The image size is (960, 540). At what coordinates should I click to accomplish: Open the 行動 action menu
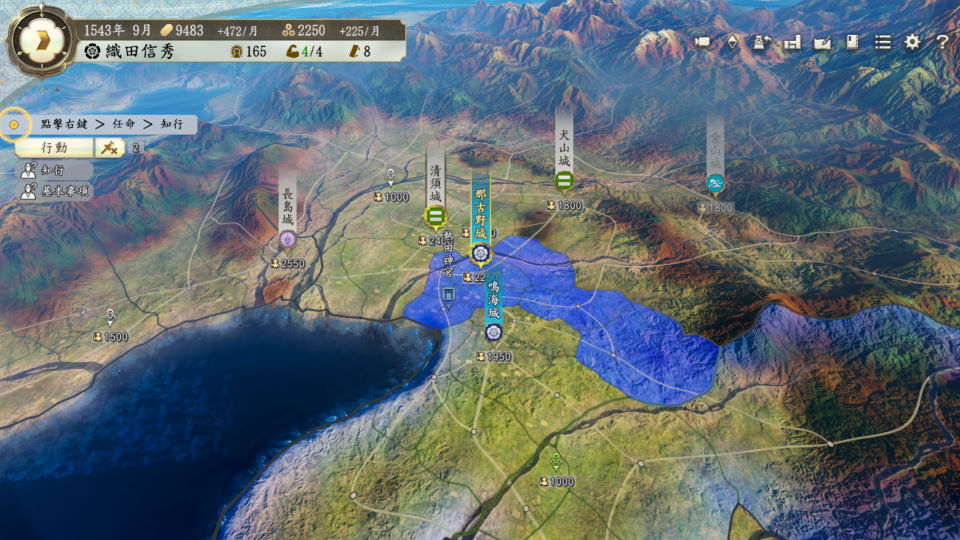[54, 147]
